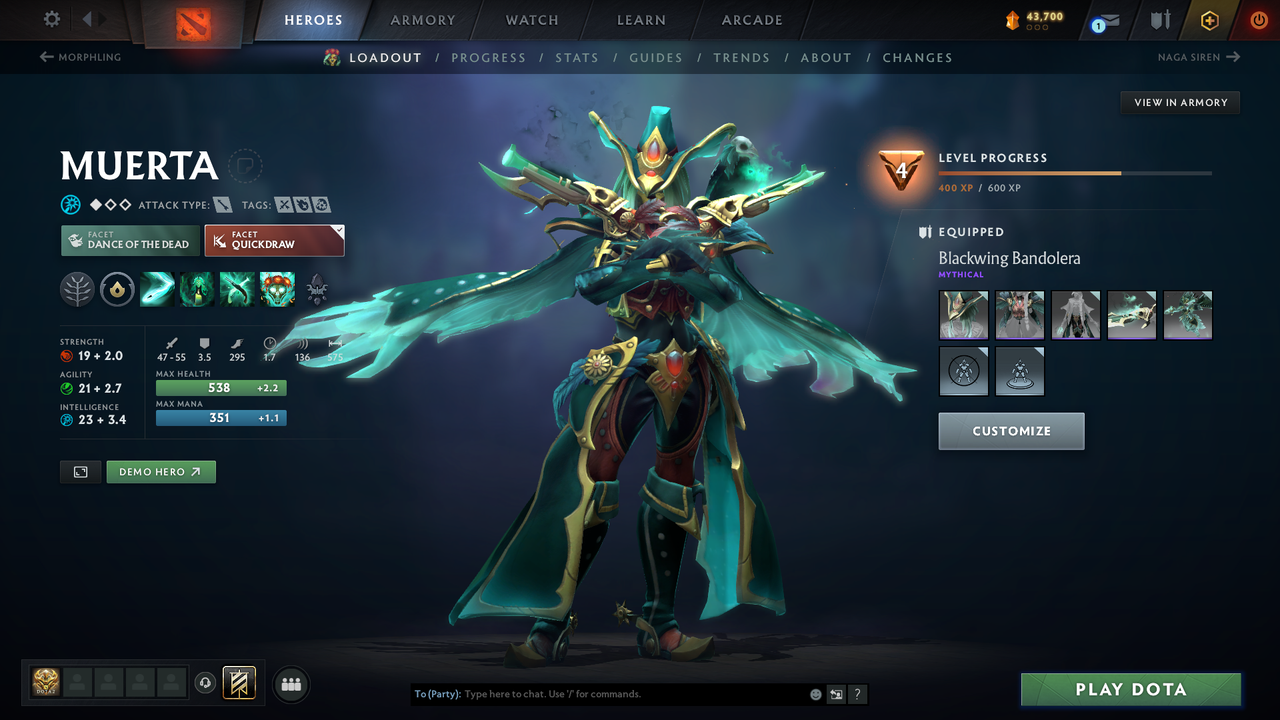Advance to next hero Naga Siren
This screenshot has width=1280, height=720.
tap(1199, 57)
